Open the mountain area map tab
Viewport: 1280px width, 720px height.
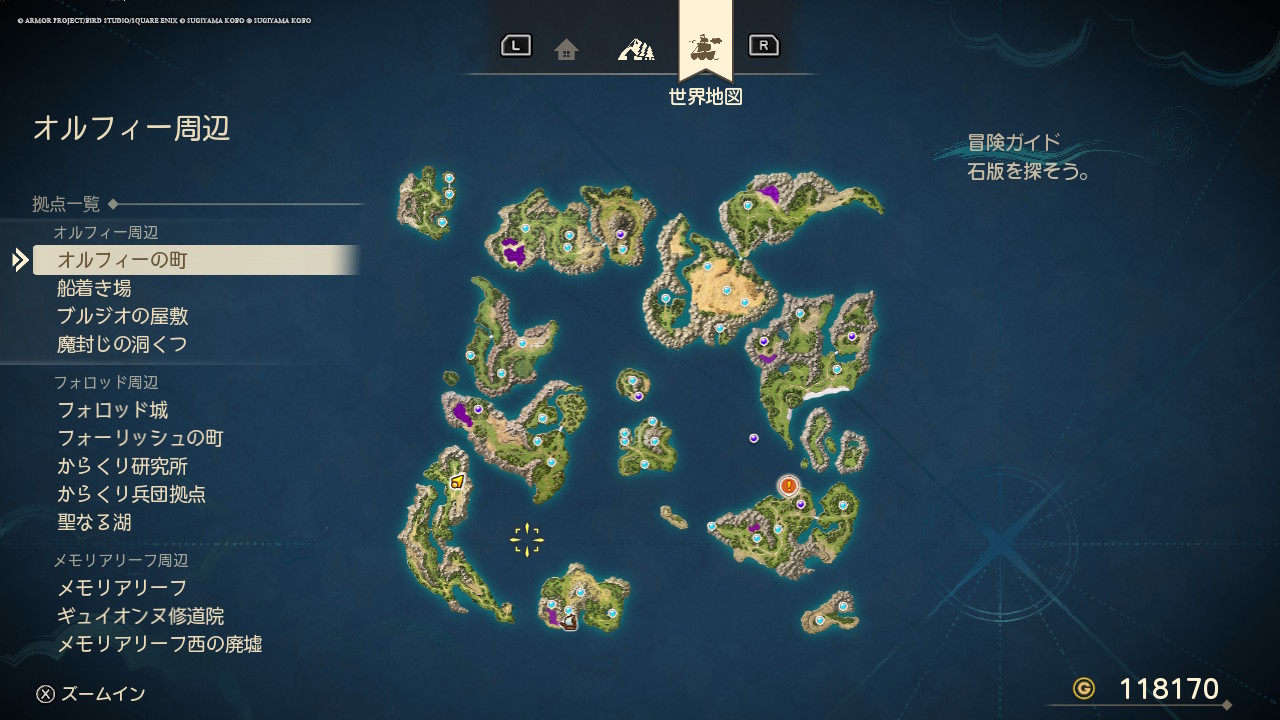pos(636,48)
